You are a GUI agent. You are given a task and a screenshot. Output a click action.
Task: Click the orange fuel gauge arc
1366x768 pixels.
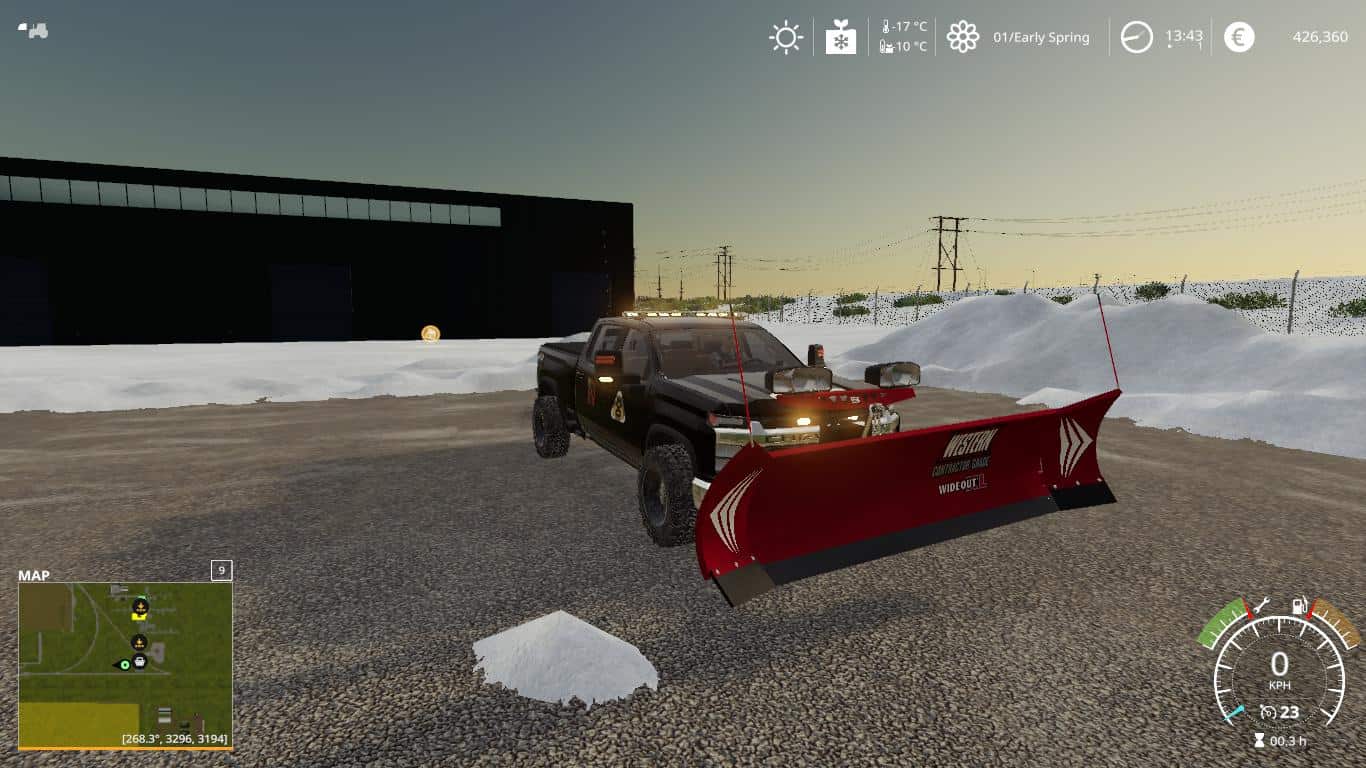tap(1336, 622)
